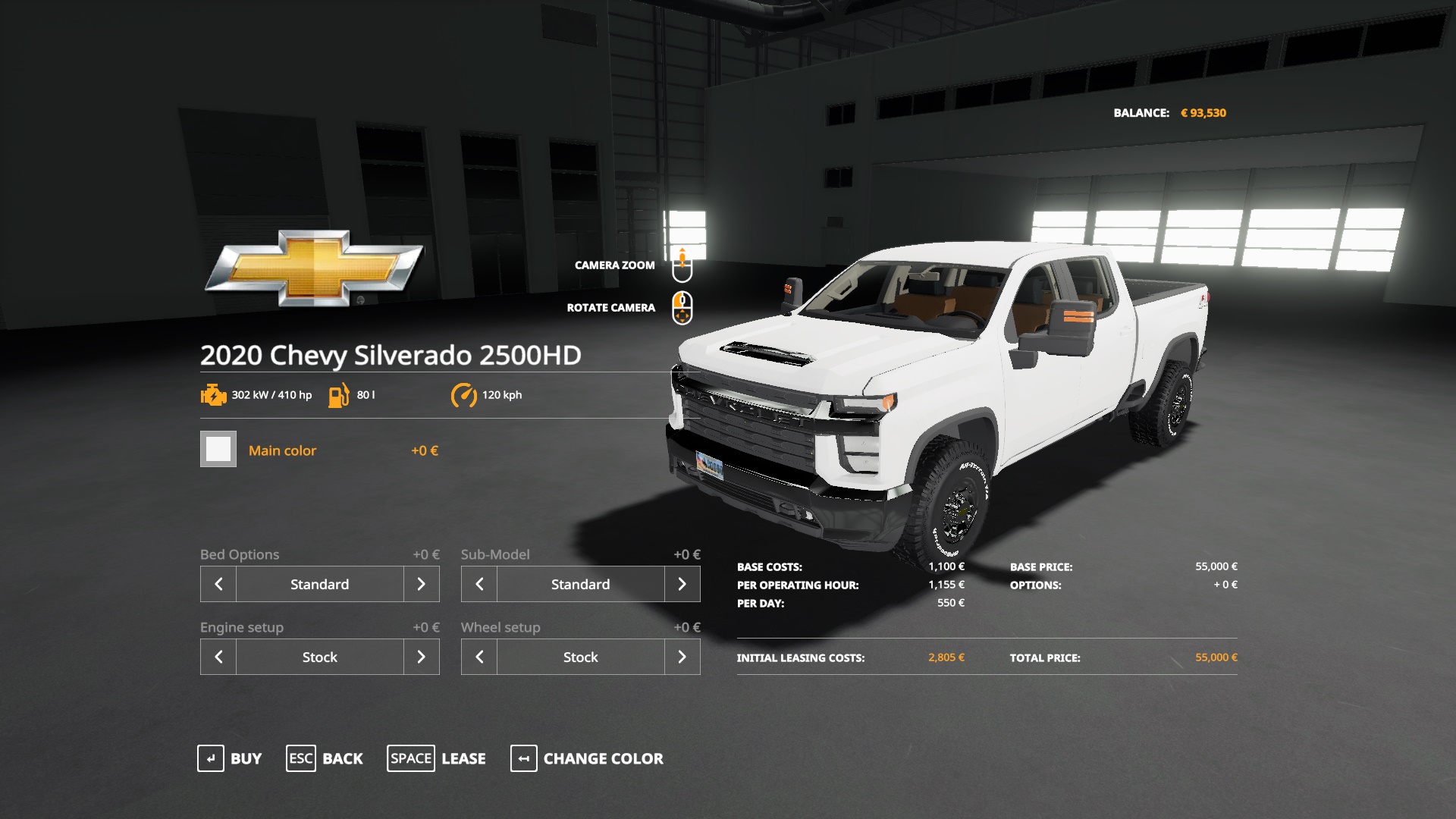Click next arrow for Wheel setup

683,657
